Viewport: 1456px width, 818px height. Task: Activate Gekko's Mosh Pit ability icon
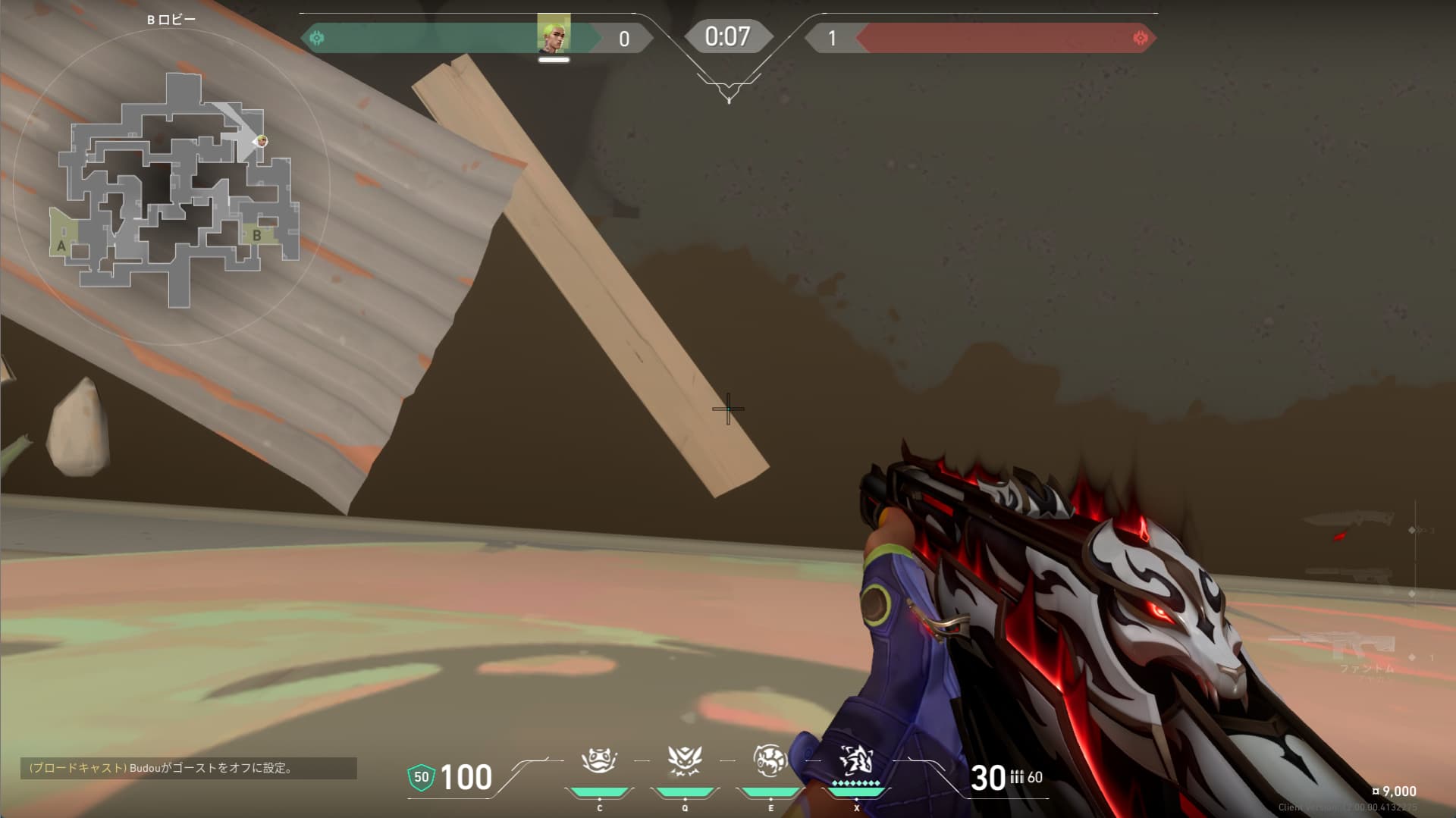tap(599, 760)
